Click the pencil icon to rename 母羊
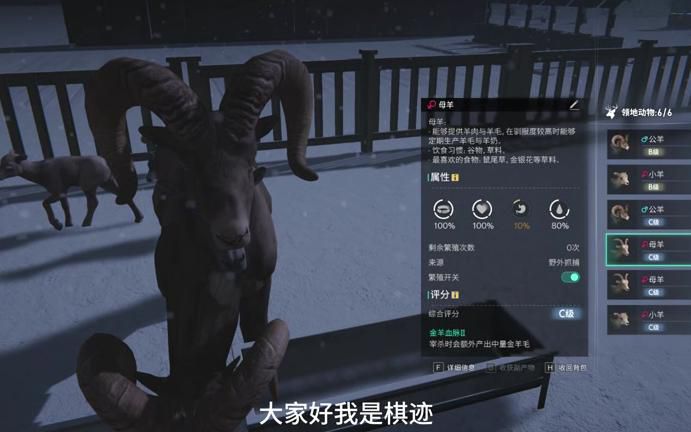The image size is (691, 432). click(x=574, y=104)
